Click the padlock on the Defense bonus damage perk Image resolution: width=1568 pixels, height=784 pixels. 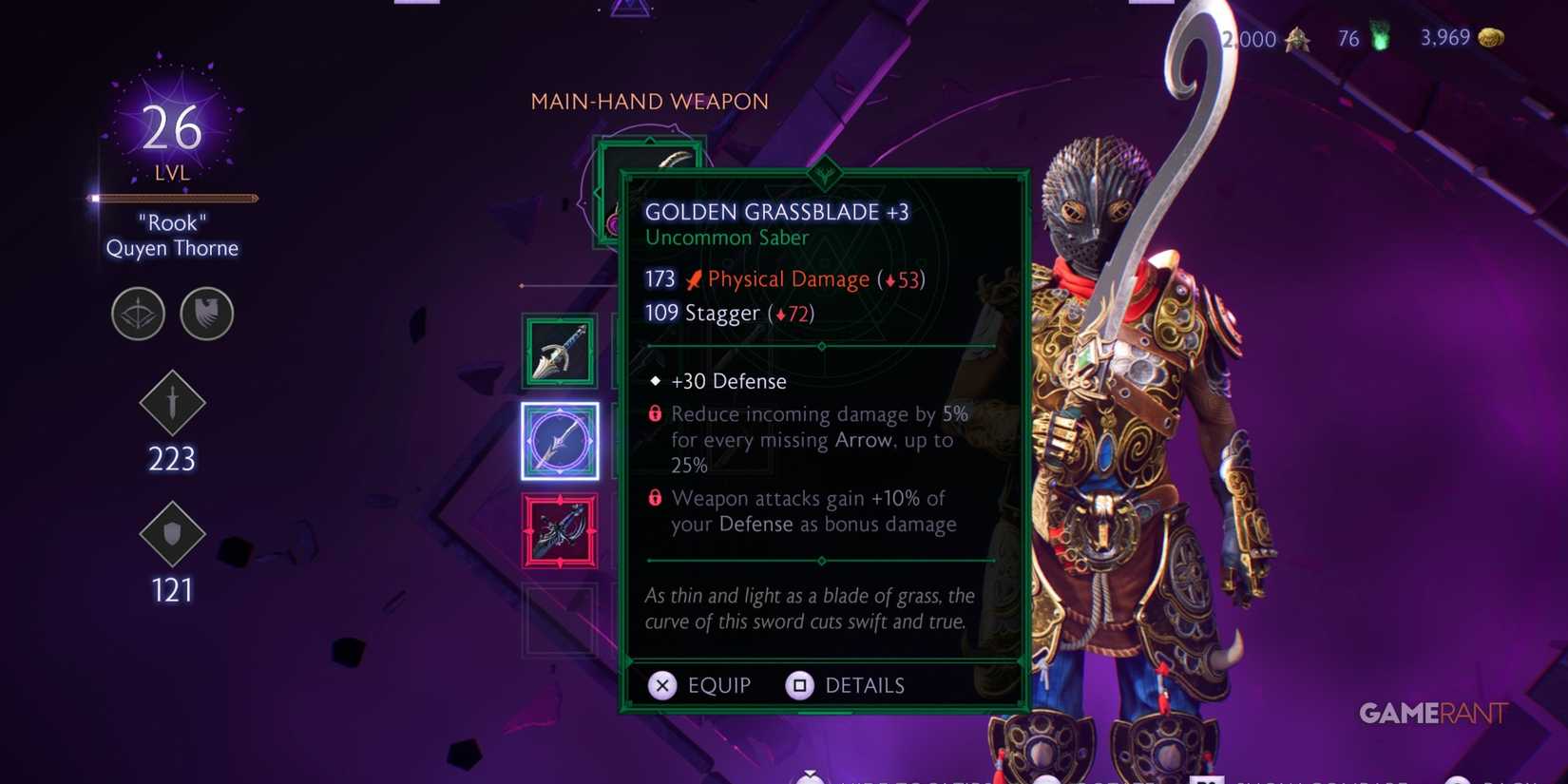point(653,498)
